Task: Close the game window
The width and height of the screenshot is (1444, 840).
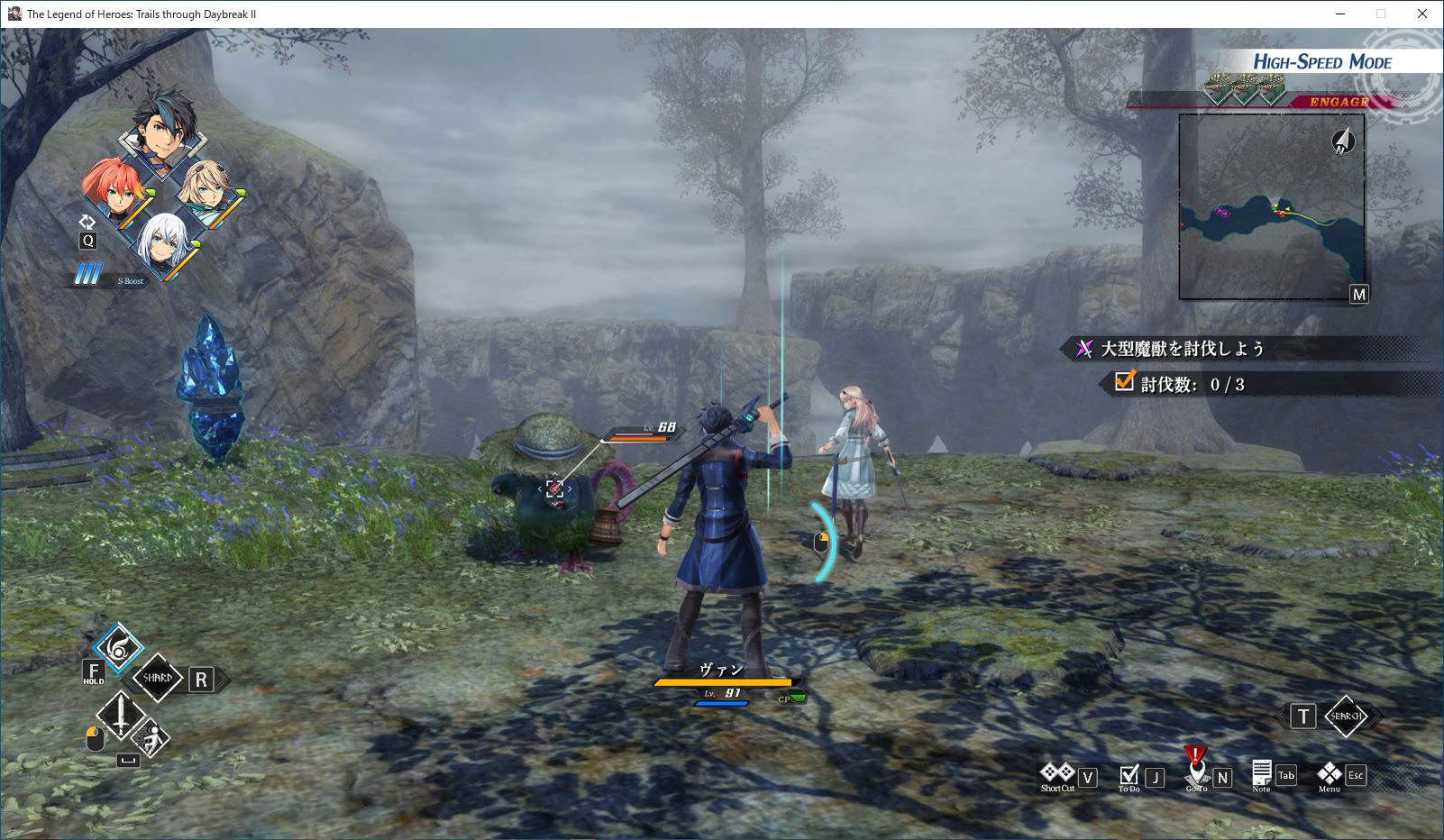Action: (x=1422, y=14)
